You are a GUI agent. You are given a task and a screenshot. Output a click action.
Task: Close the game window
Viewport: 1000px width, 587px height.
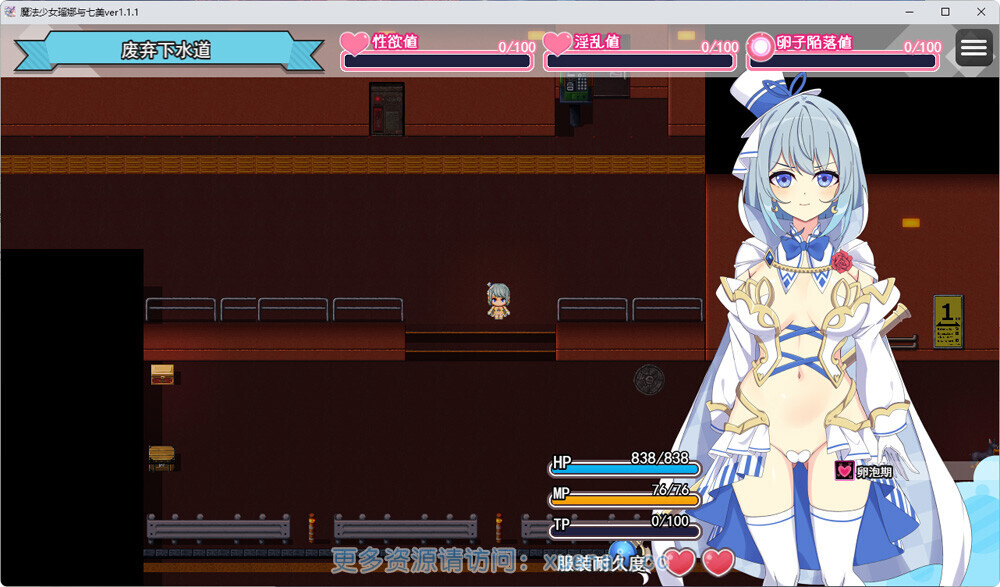coord(978,11)
